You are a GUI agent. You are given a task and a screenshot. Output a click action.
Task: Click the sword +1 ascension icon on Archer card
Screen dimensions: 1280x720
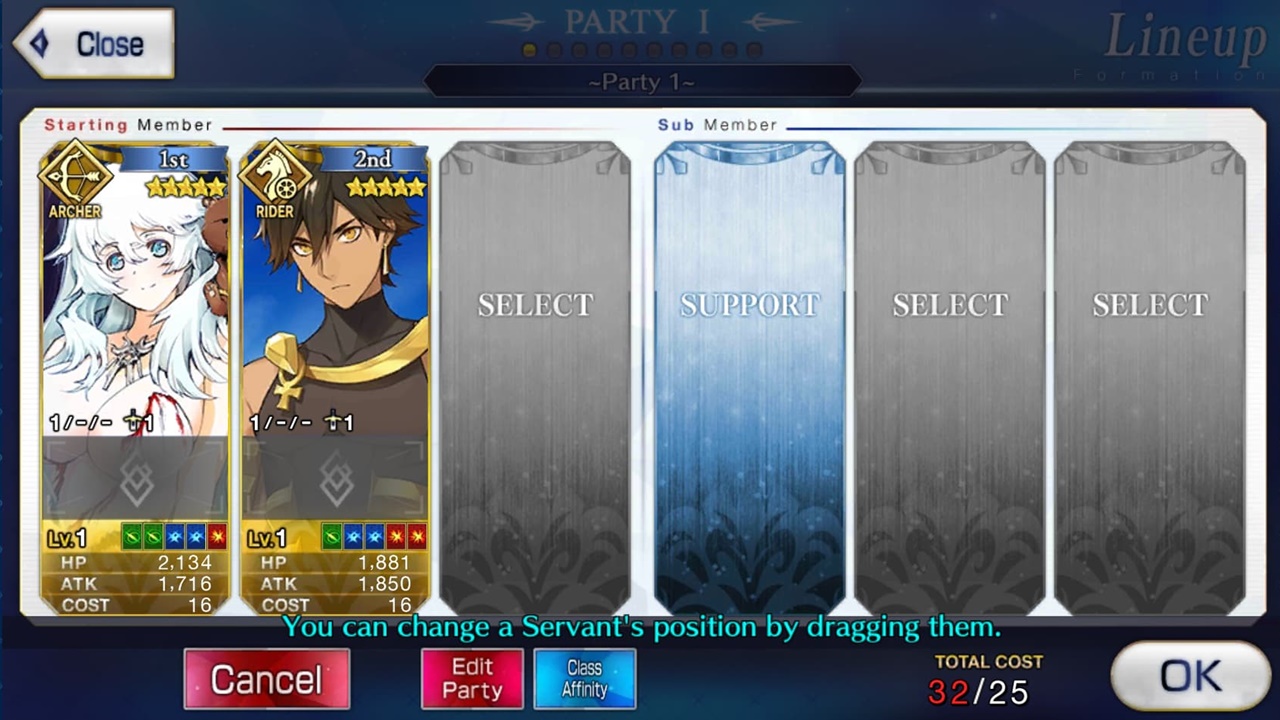(134, 422)
